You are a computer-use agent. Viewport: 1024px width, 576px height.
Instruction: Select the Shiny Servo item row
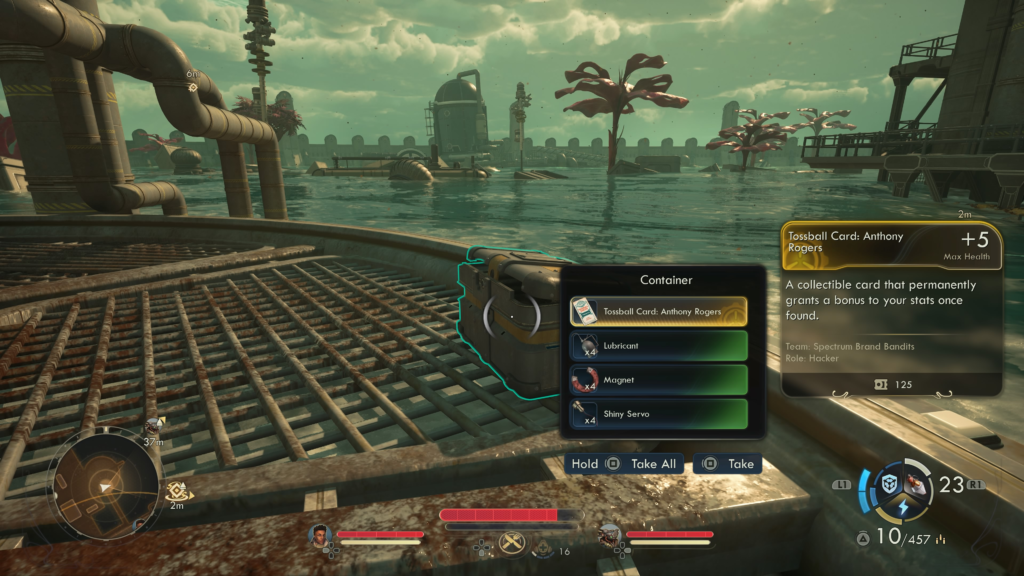click(658, 414)
